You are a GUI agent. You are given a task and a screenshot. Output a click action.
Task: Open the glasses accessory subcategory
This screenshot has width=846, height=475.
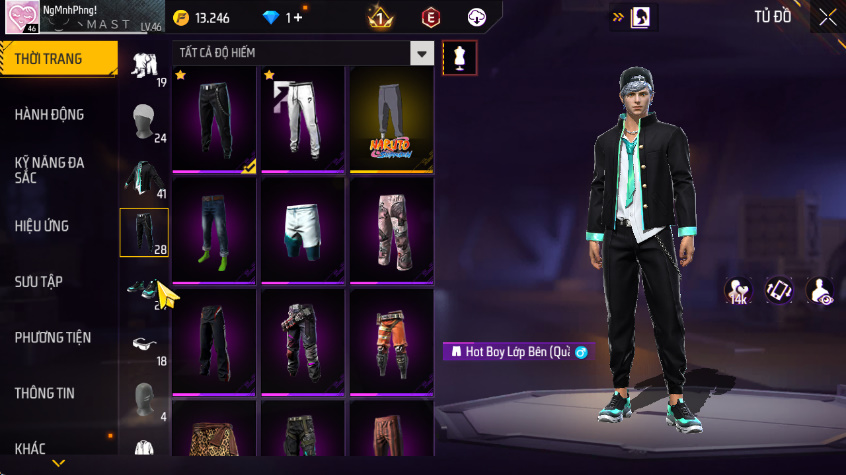click(144, 344)
